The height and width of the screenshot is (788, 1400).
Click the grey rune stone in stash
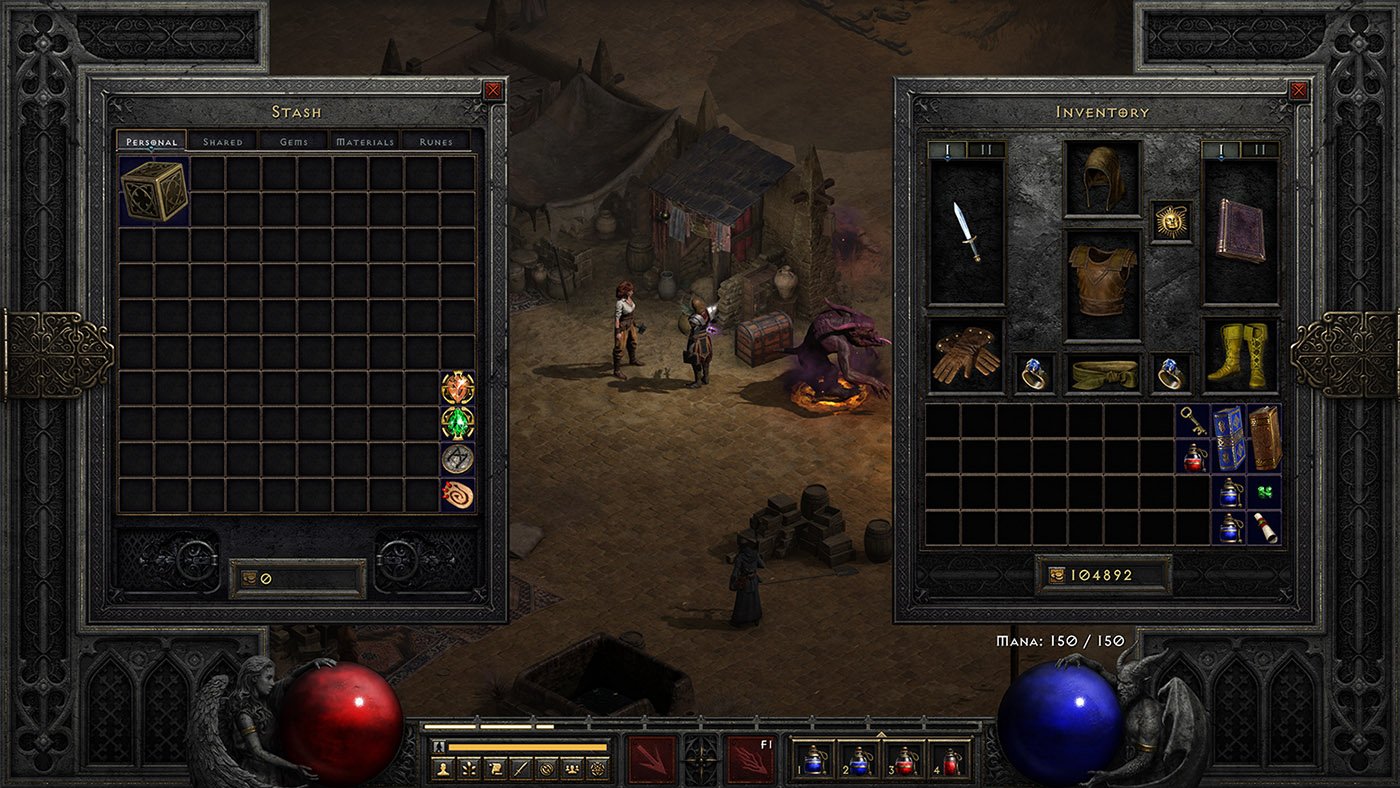[x=458, y=459]
